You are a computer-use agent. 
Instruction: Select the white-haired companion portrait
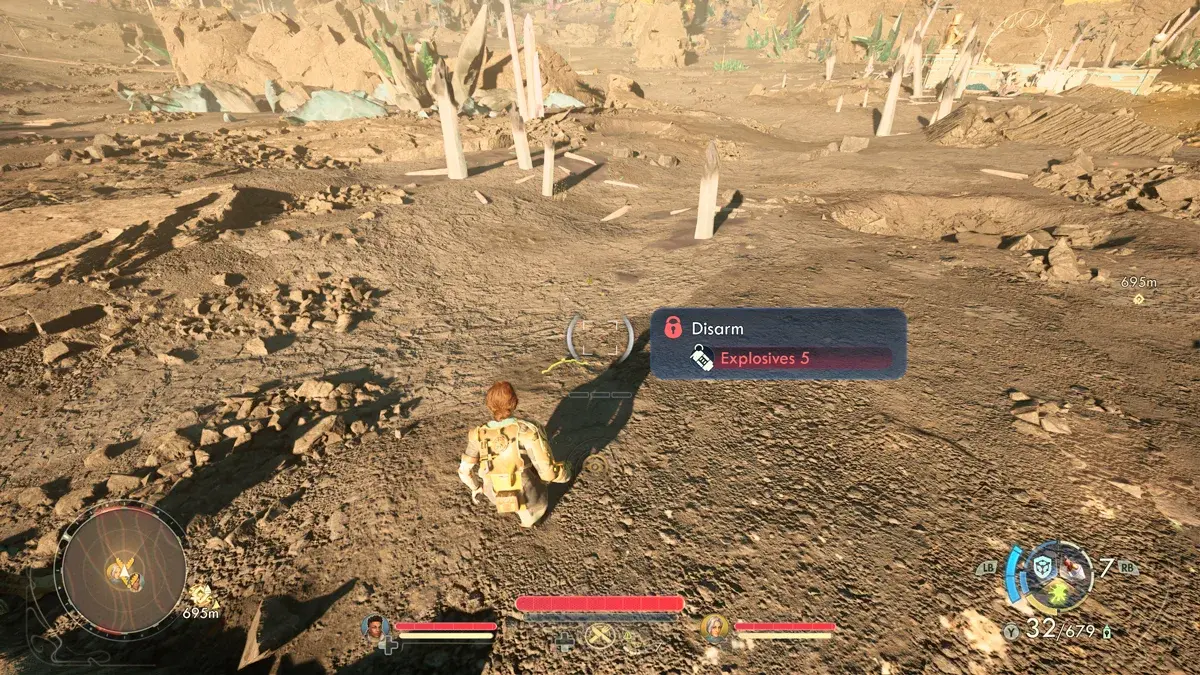[715, 627]
